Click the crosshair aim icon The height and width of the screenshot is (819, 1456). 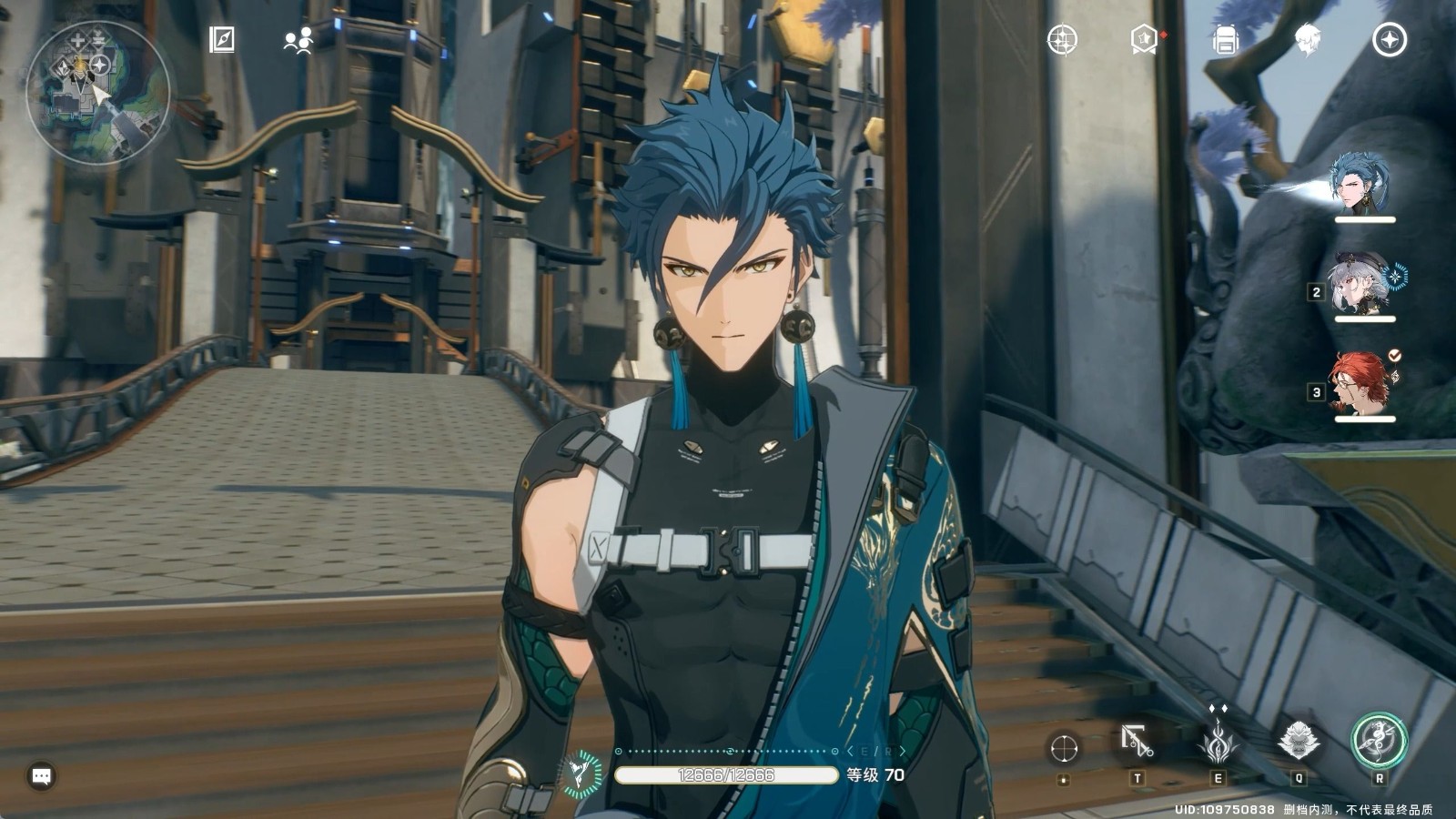point(1064,748)
